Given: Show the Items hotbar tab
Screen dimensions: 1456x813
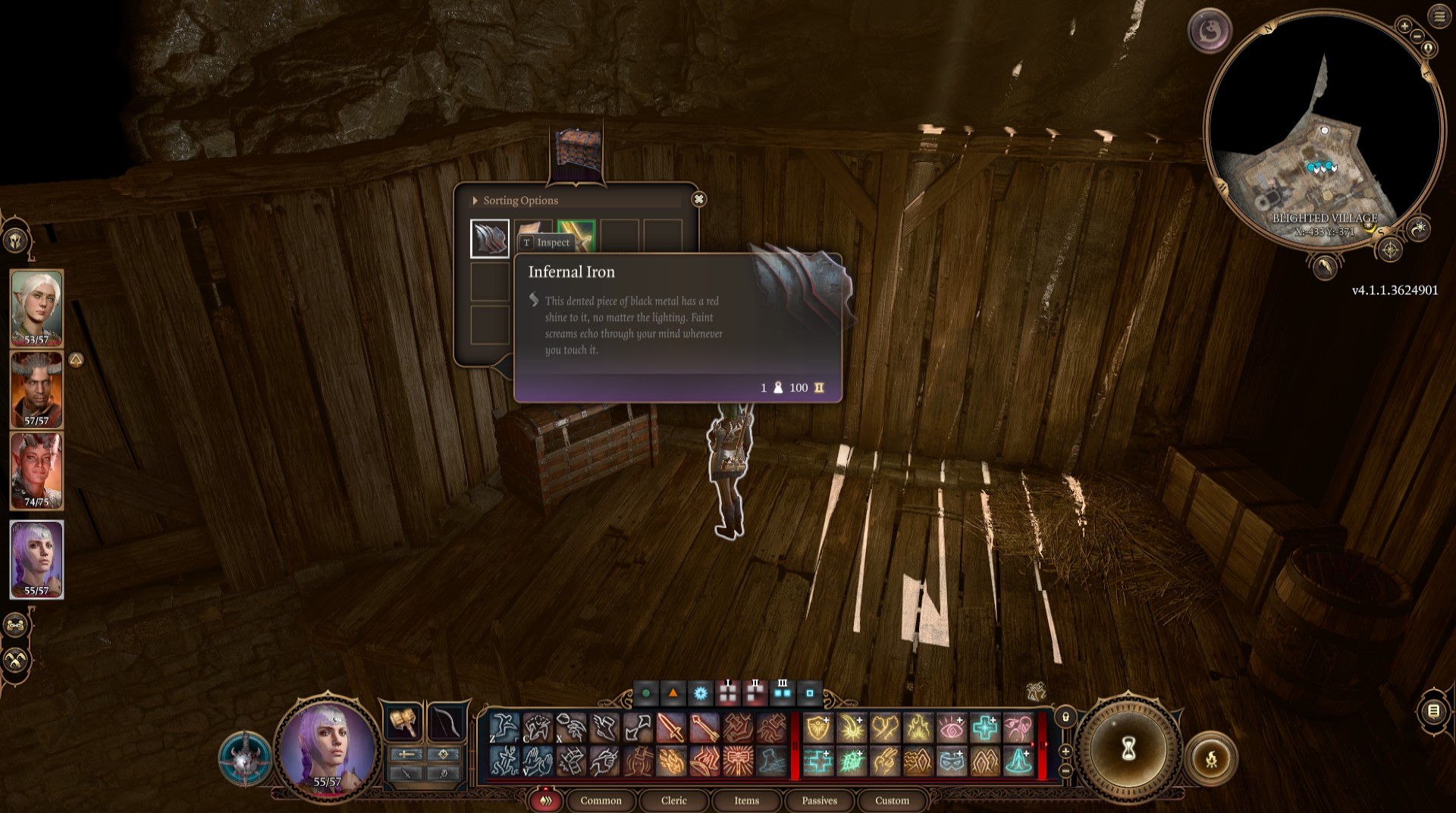Looking at the screenshot, I should [746, 800].
